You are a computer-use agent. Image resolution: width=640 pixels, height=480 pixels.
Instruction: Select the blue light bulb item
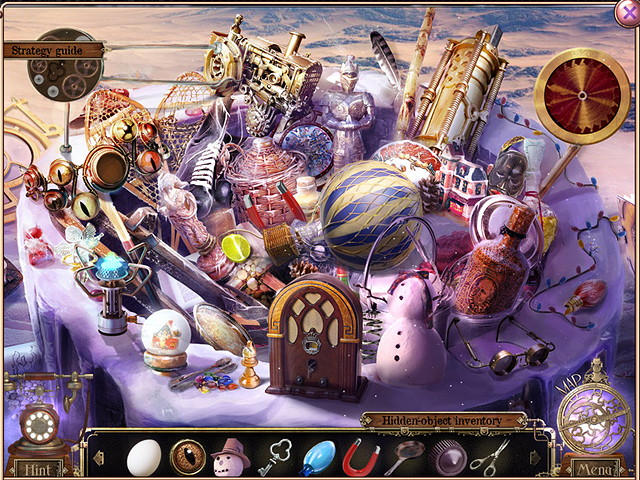(x=318, y=456)
